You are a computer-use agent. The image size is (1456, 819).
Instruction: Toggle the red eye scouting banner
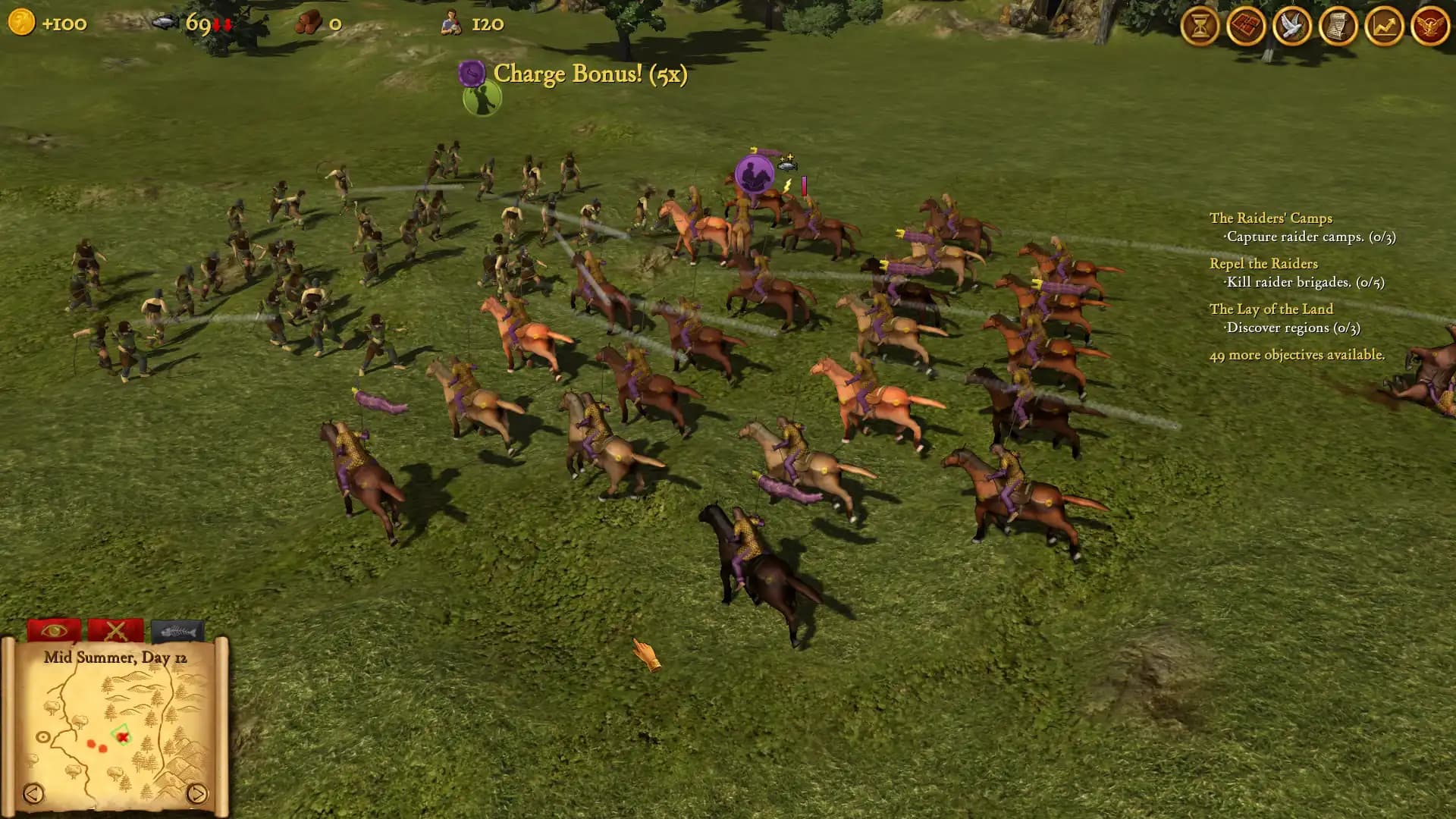53,630
